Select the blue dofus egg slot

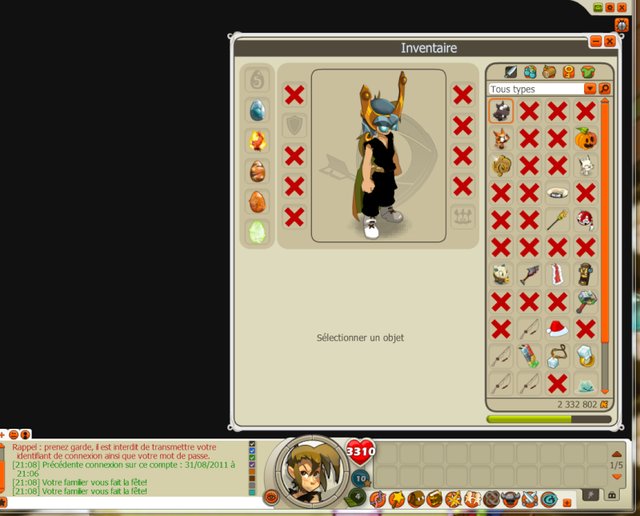tap(257, 110)
